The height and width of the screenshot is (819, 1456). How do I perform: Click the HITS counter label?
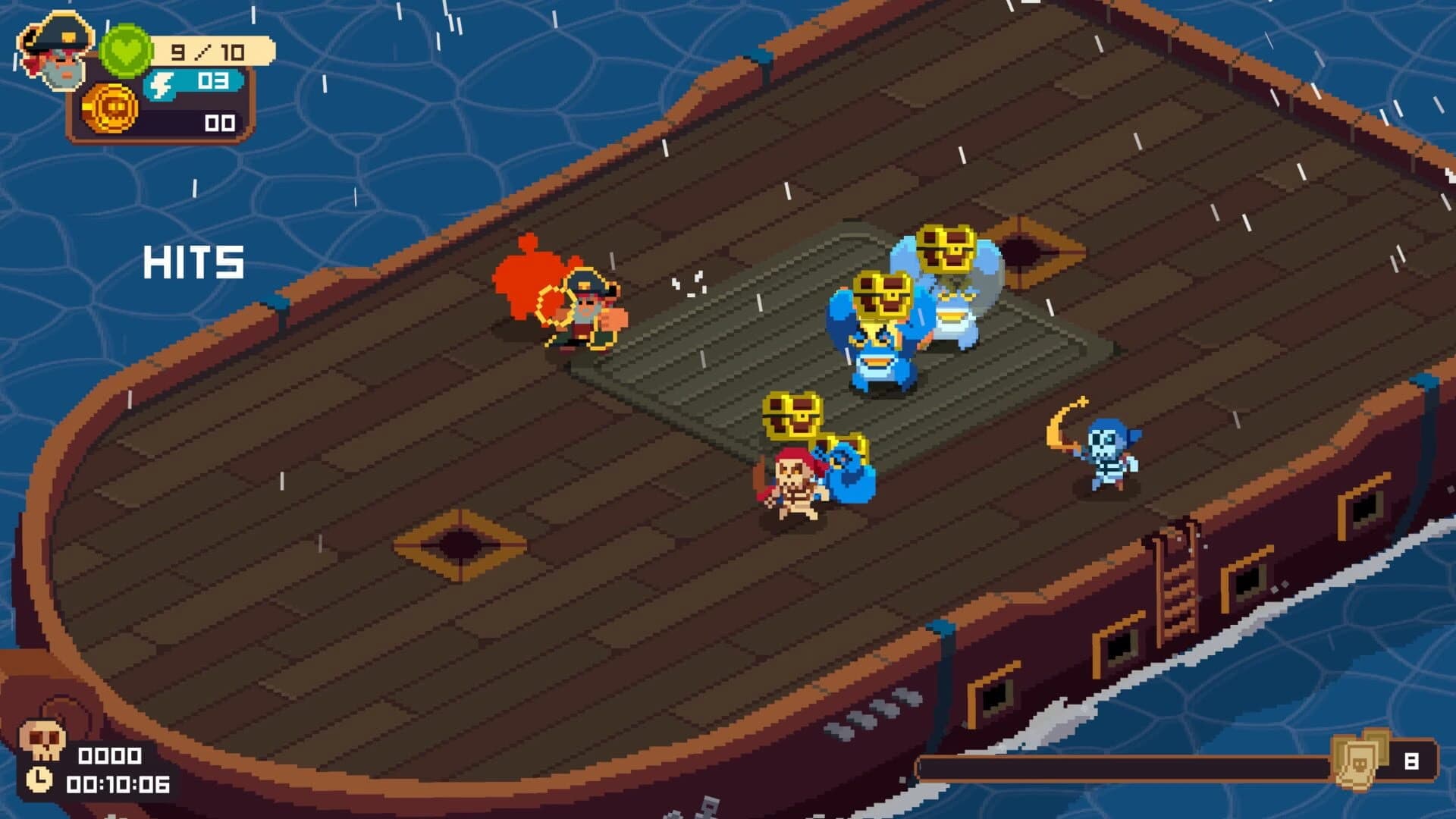pos(193,263)
